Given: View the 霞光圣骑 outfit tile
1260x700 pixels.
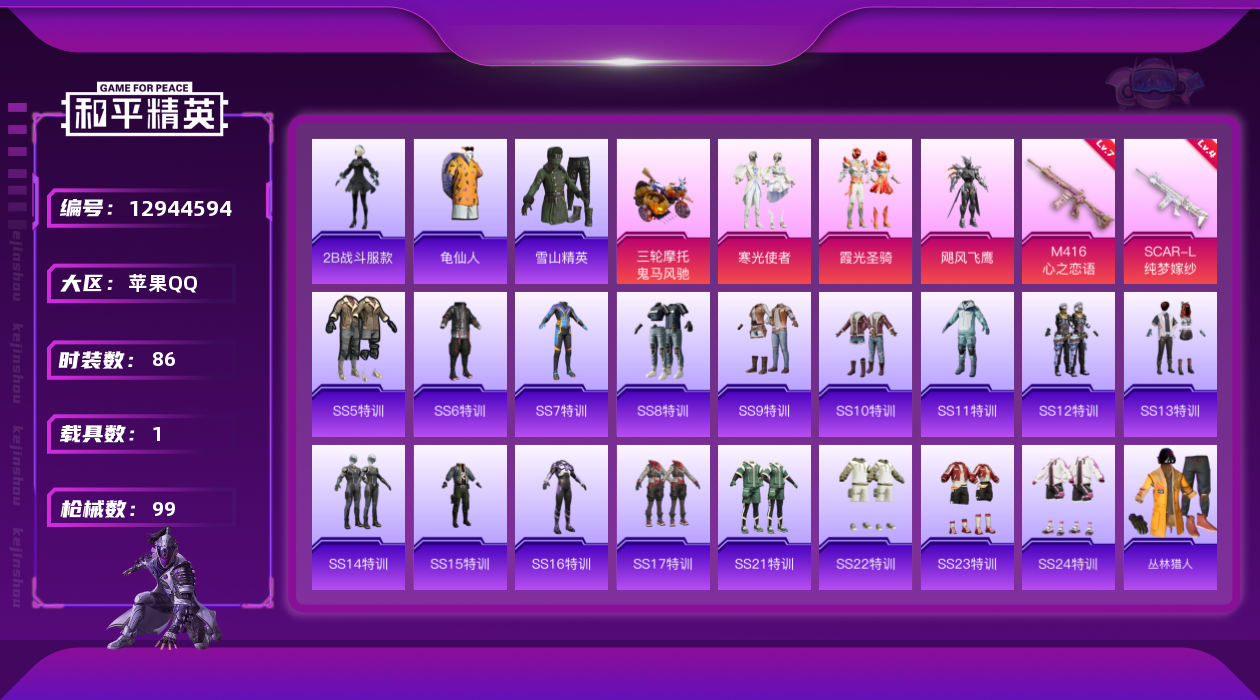Looking at the screenshot, I should [865, 210].
